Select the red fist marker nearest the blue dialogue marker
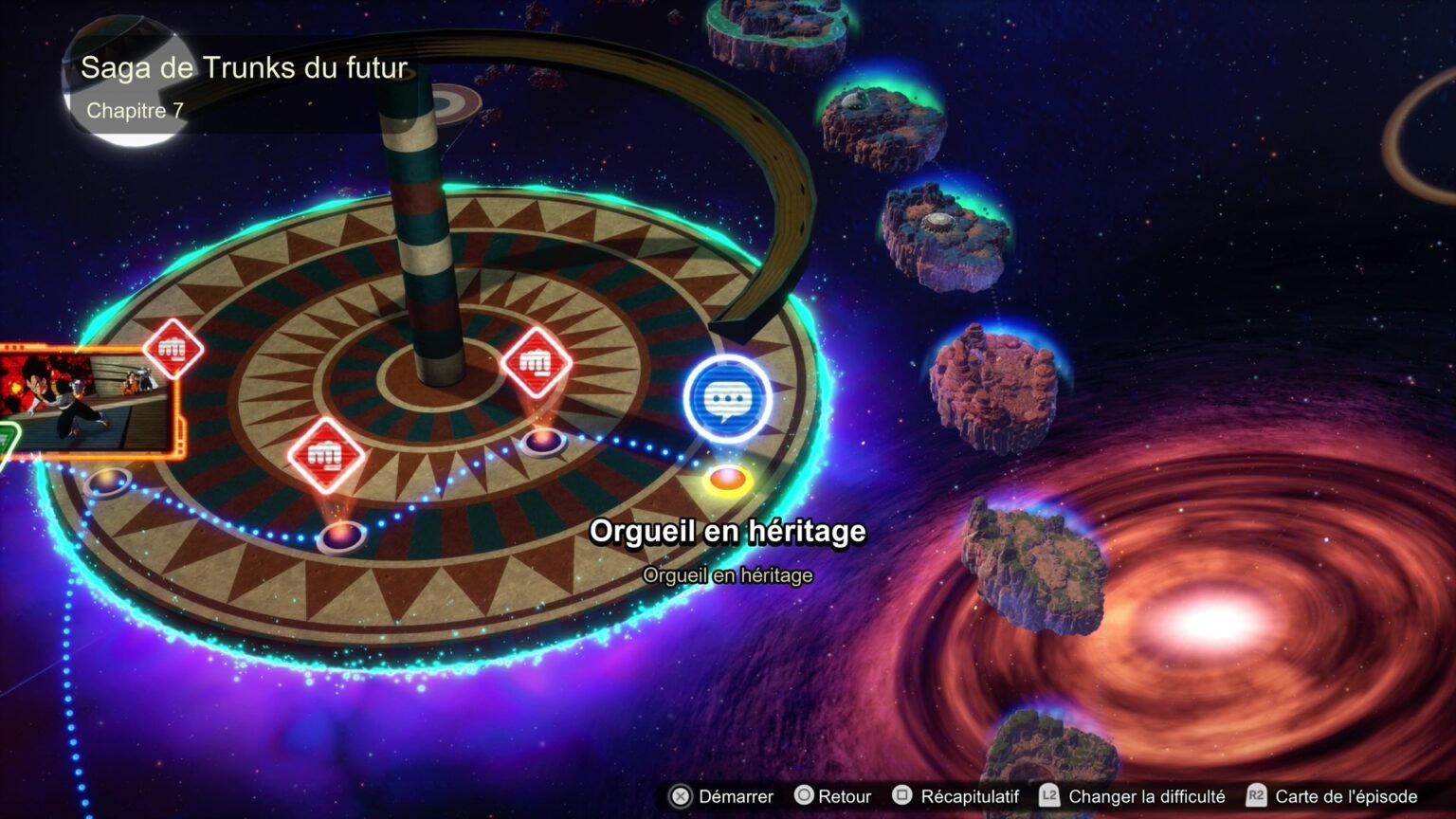 coord(536,363)
